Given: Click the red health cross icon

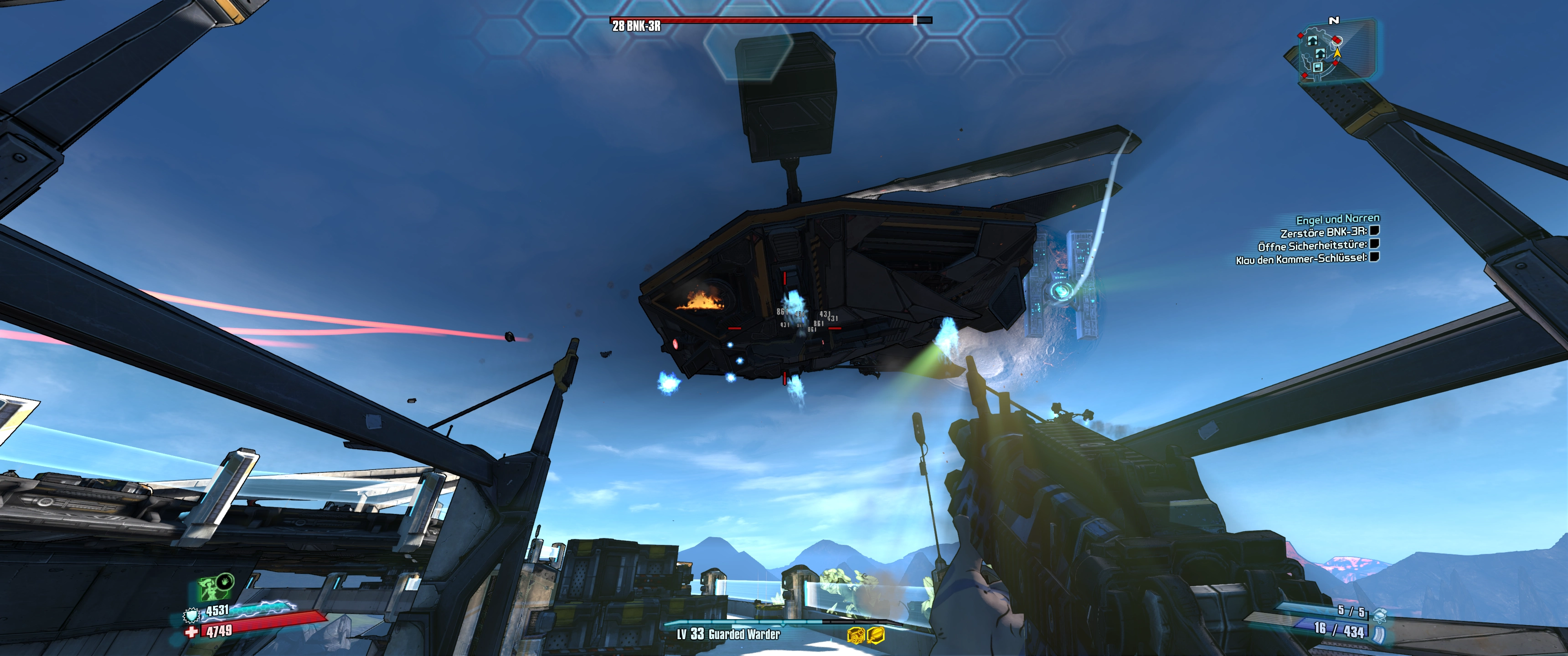Looking at the screenshot, I should (192, 632).
